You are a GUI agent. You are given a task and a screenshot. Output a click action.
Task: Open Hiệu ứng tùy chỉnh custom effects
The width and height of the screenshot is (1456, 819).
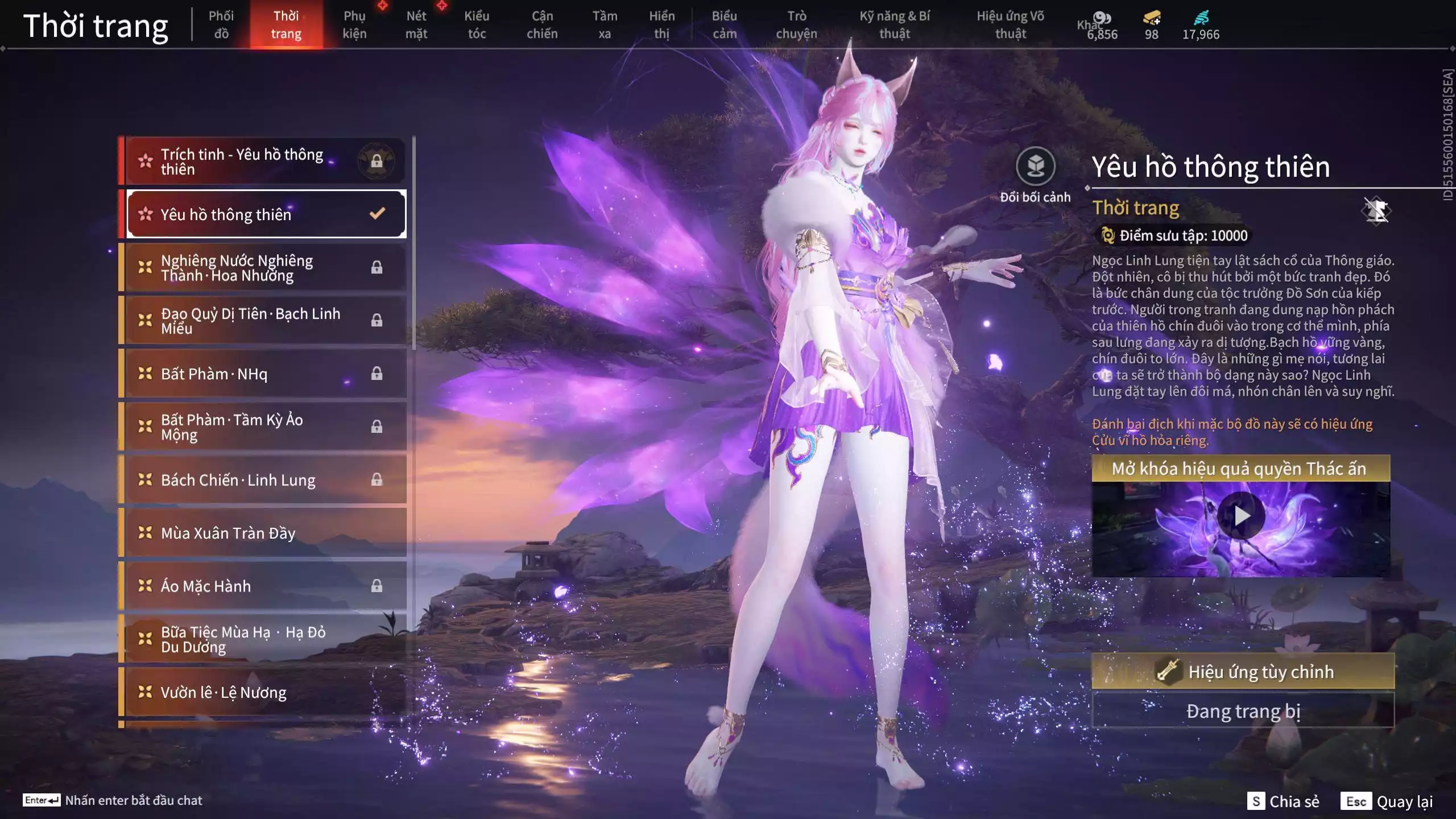(x=1243, y=672)
